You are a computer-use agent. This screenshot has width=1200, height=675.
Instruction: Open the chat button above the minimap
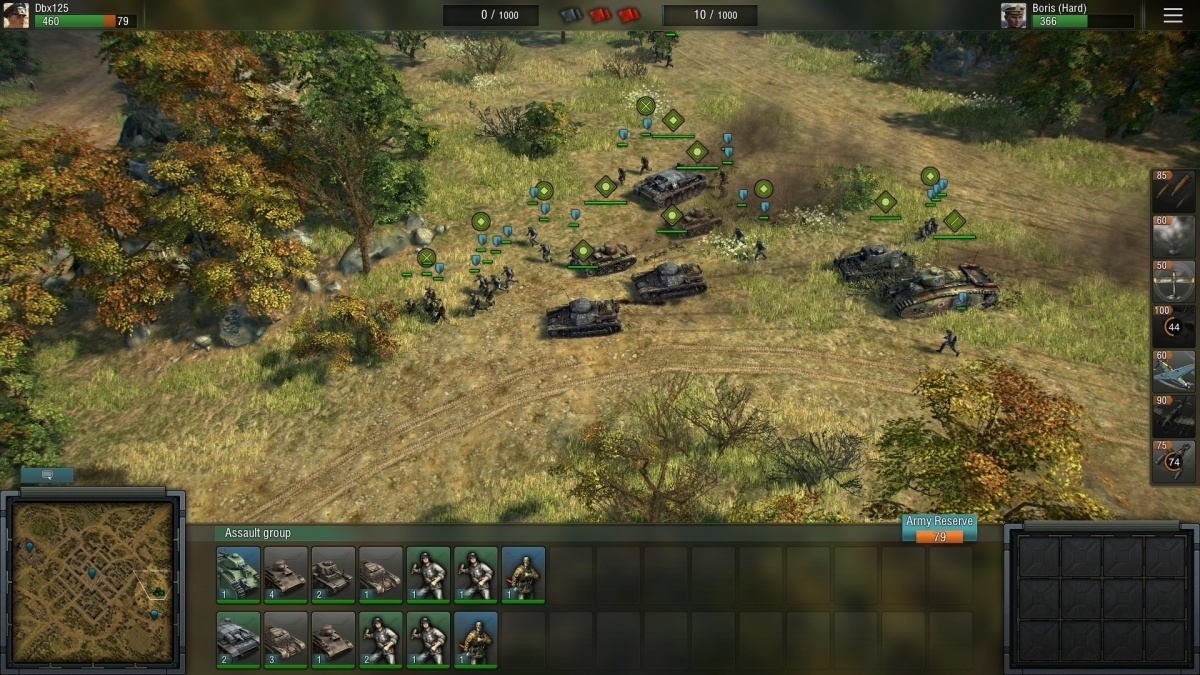(x=47, y=475)
